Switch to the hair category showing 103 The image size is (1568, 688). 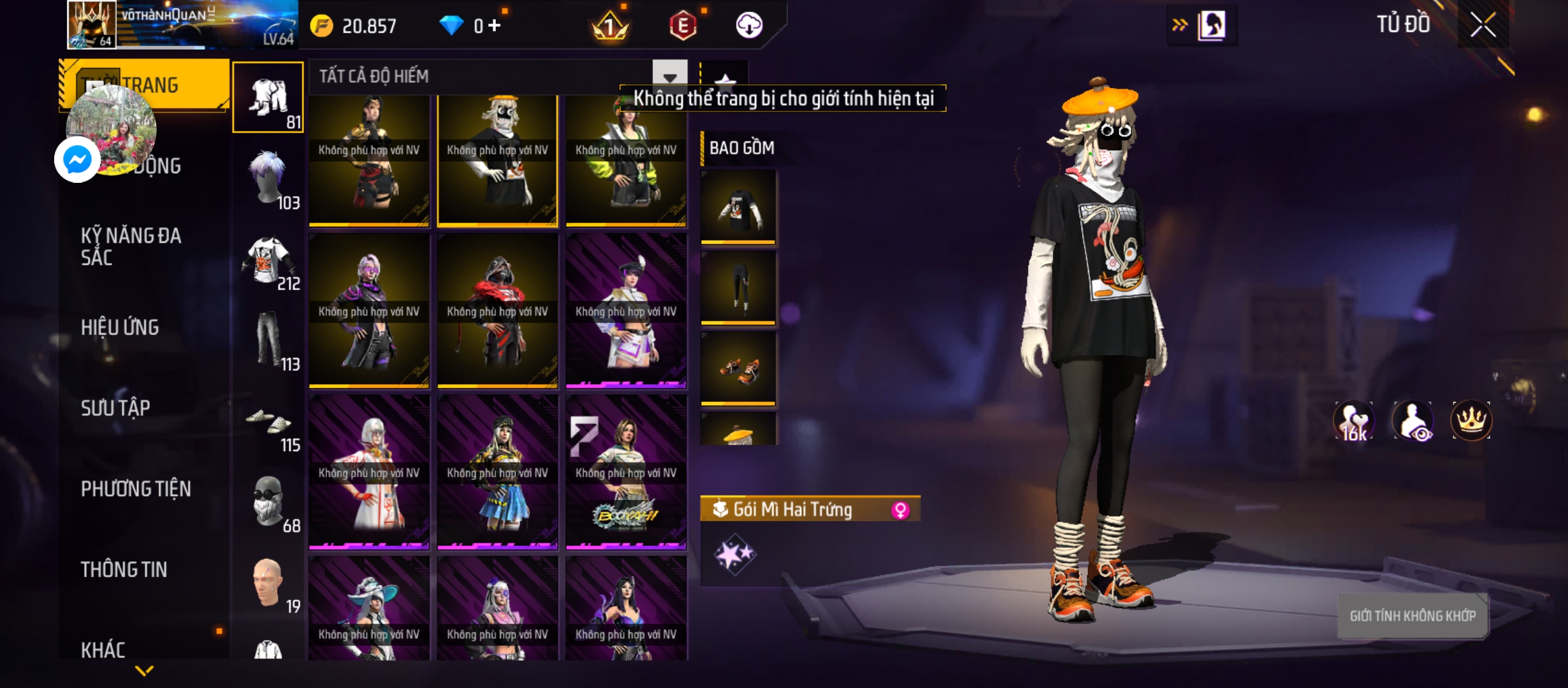268,178
